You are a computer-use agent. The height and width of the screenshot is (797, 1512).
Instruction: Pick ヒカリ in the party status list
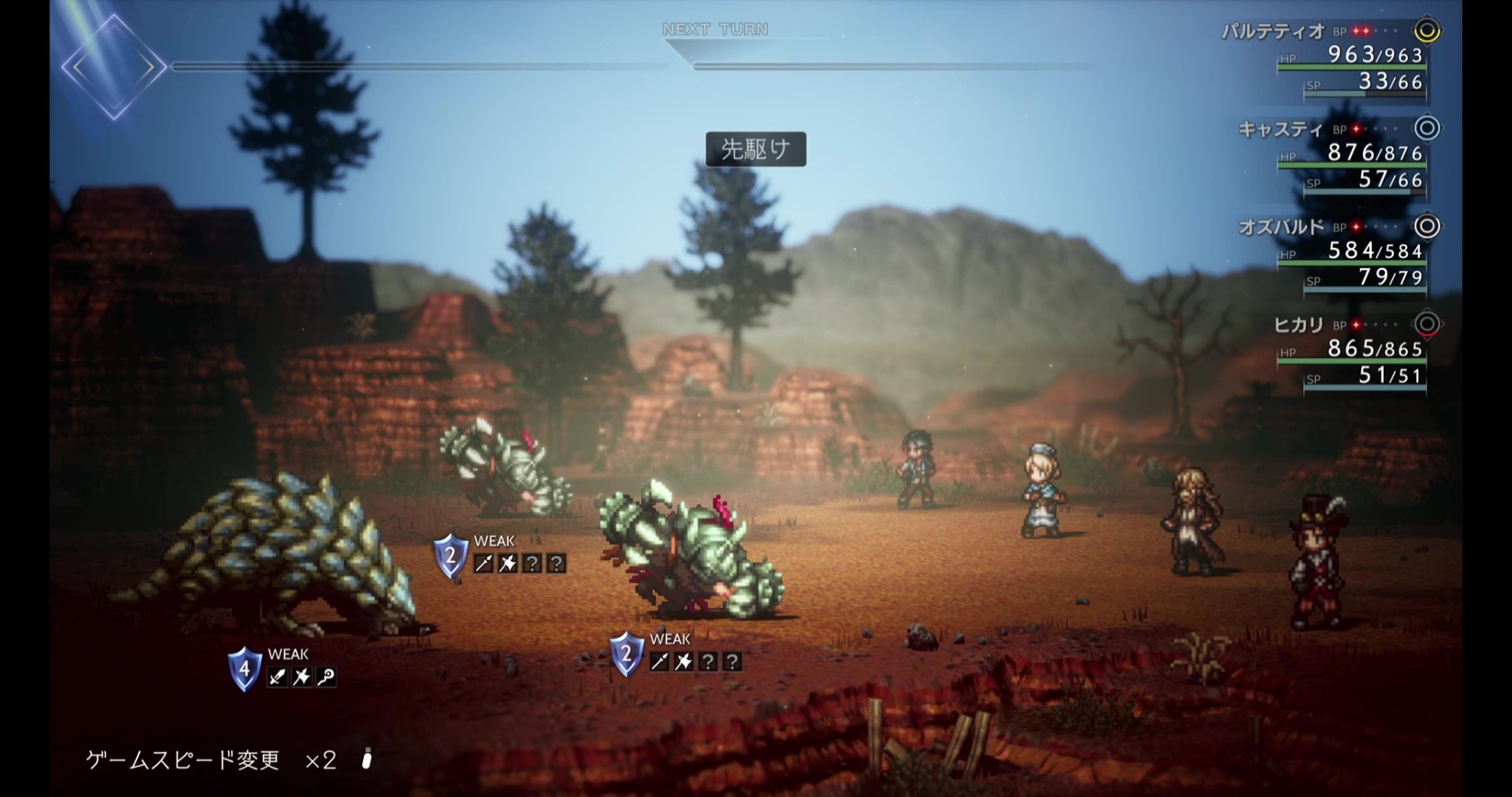[1299, 324]
